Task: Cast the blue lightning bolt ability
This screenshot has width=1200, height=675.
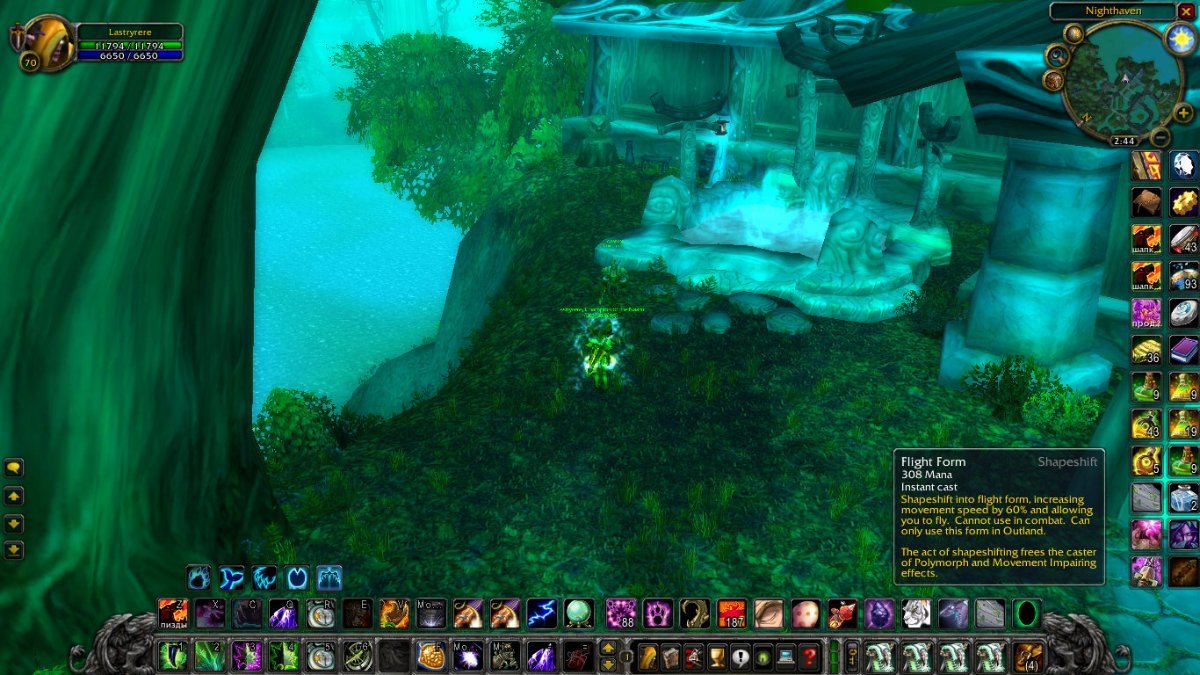Action: click(542, 613)
